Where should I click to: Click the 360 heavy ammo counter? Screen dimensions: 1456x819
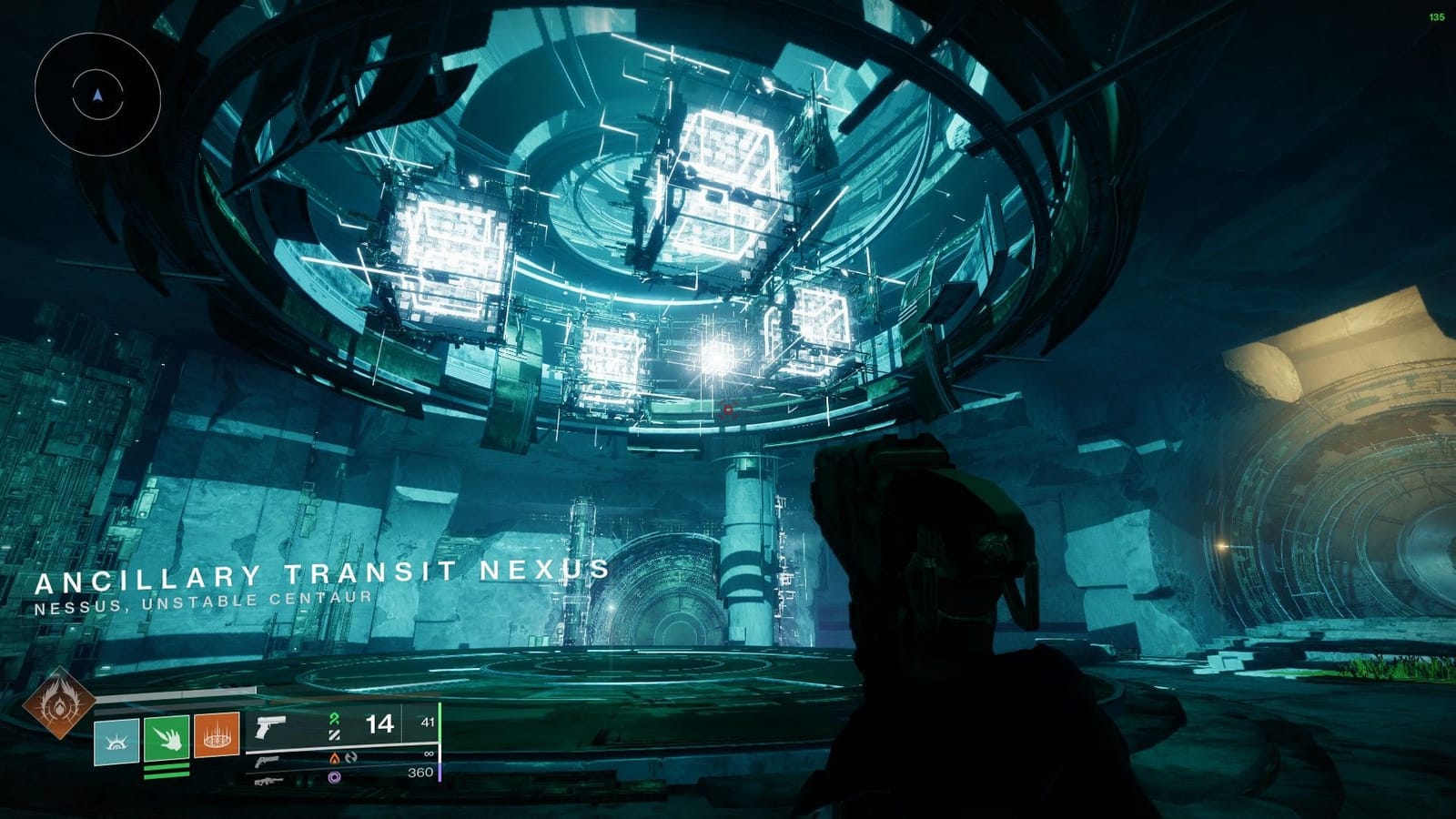click(422, 772)
